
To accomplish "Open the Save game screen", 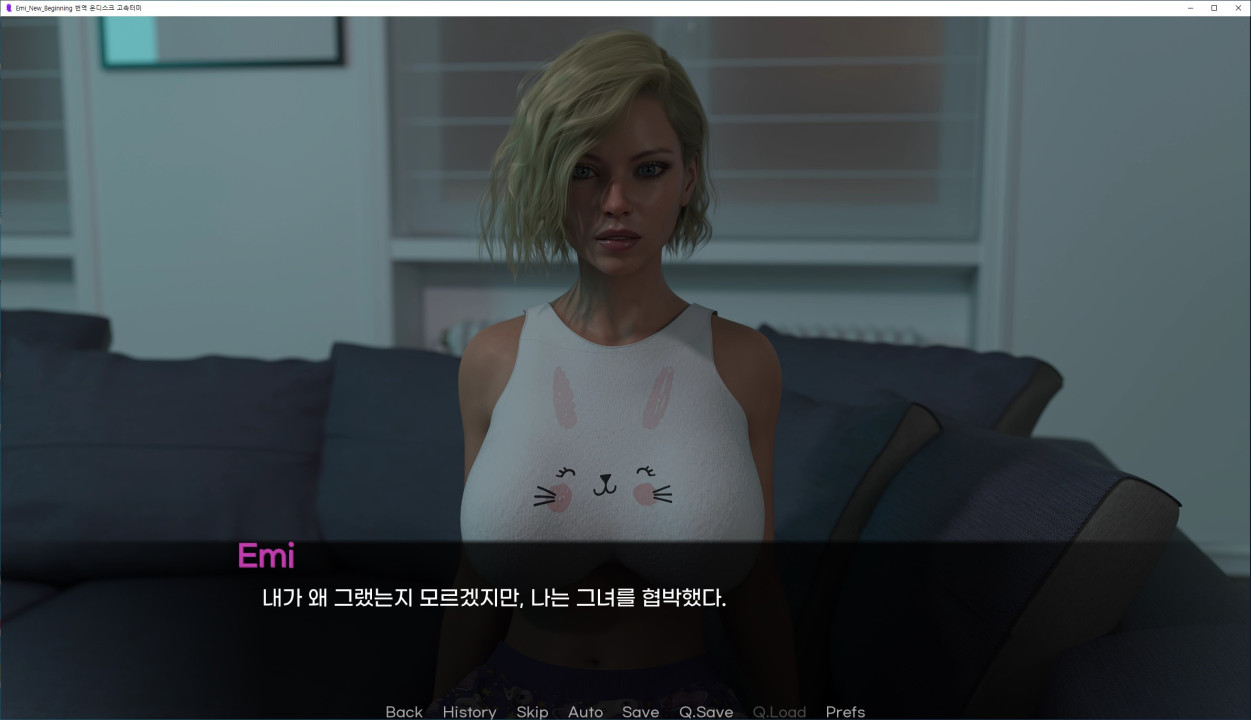I will point(640,711).
